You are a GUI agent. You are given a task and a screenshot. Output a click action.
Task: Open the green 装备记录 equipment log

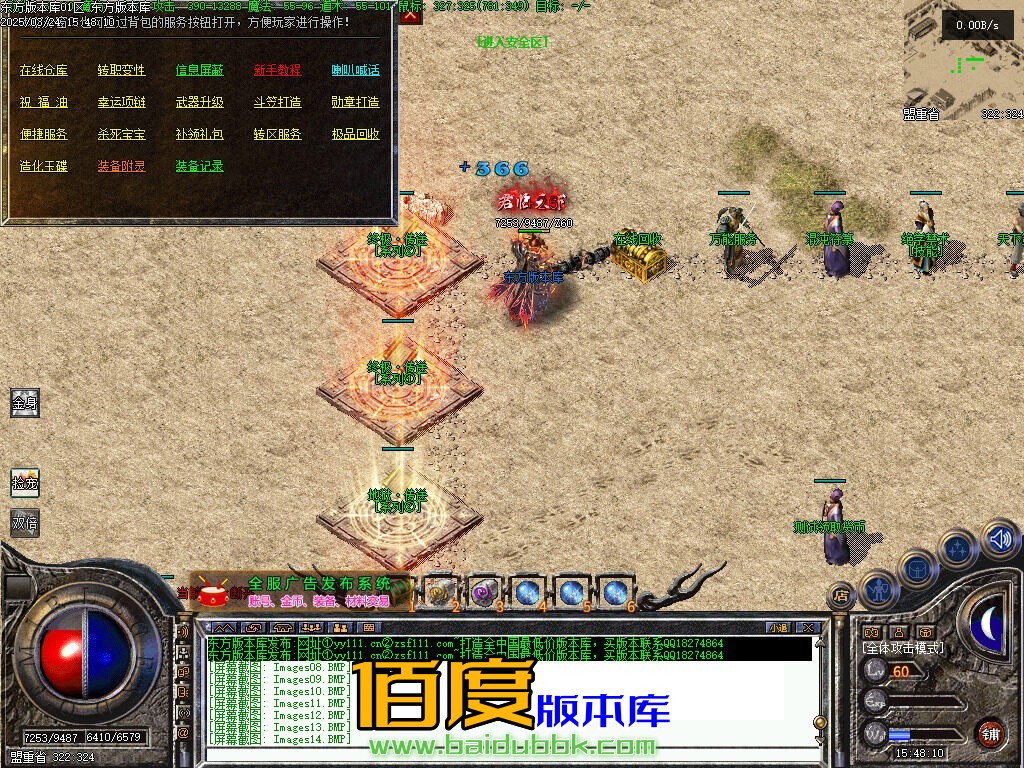[200, 166]
